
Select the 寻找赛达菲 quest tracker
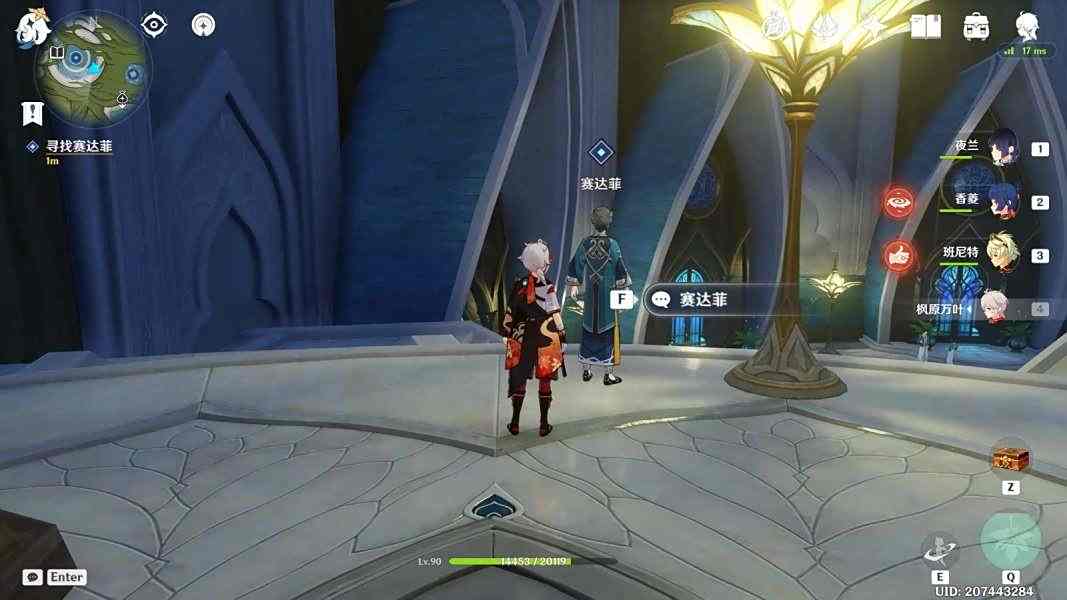coord(78,147)
